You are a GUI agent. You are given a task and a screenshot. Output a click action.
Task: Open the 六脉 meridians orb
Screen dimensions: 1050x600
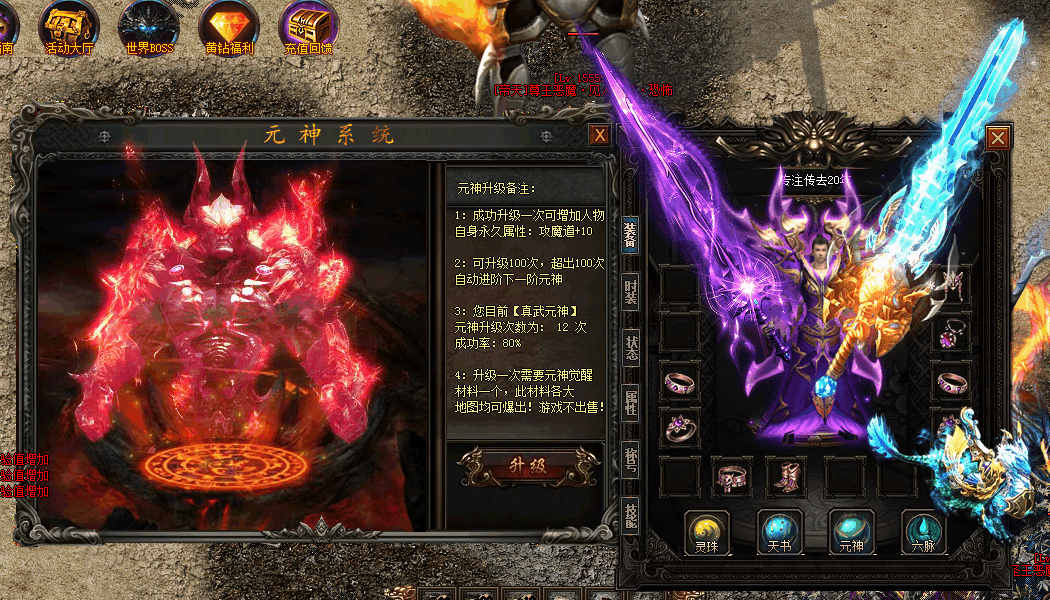point(924,532)
